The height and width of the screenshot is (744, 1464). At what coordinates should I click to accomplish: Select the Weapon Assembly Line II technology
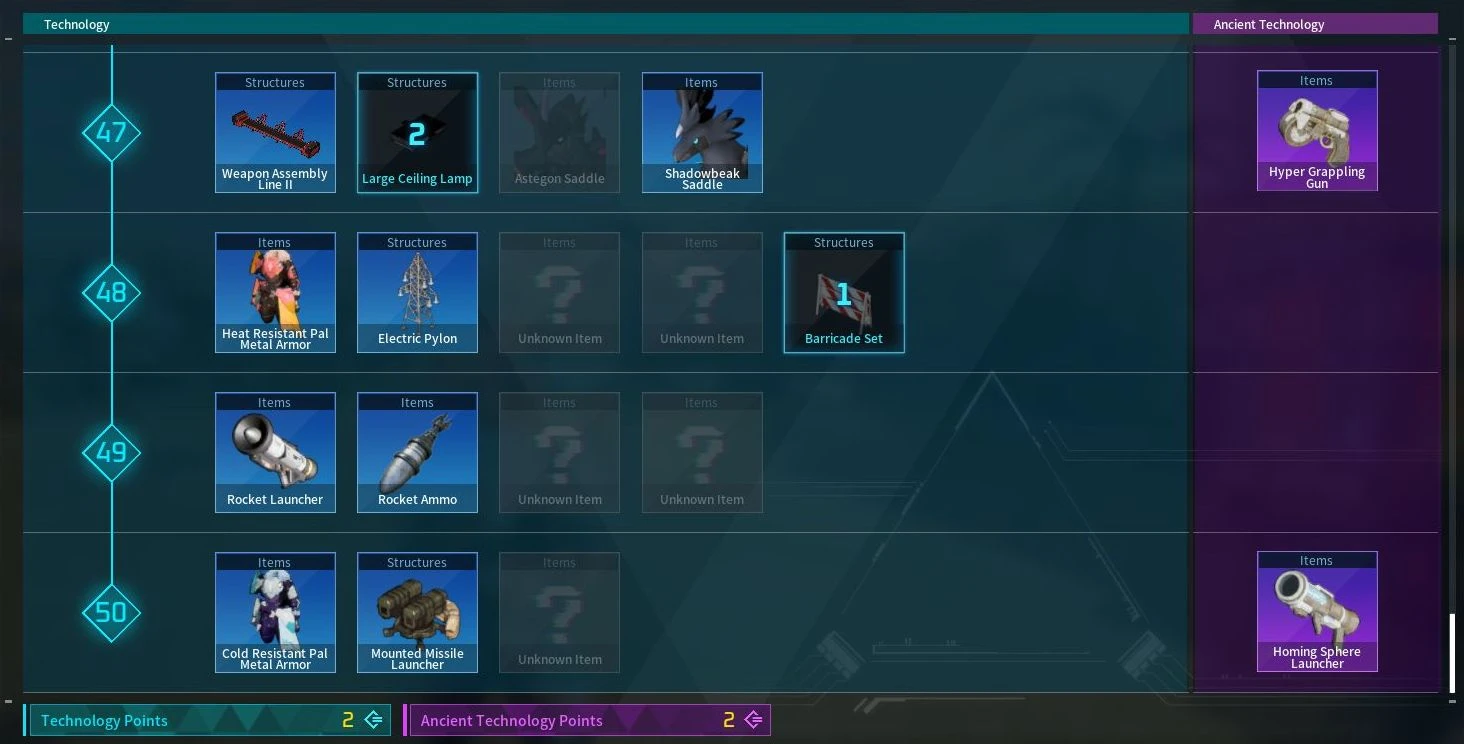[x=275, y=132]
